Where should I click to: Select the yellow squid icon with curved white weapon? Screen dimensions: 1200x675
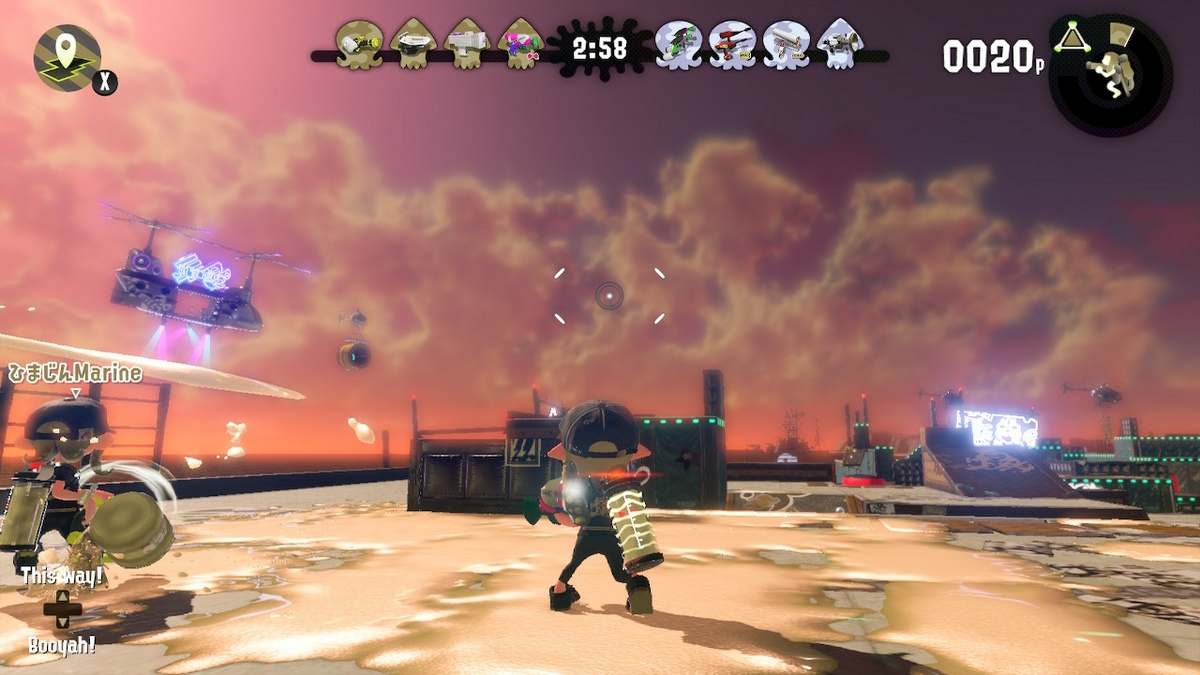413,44
